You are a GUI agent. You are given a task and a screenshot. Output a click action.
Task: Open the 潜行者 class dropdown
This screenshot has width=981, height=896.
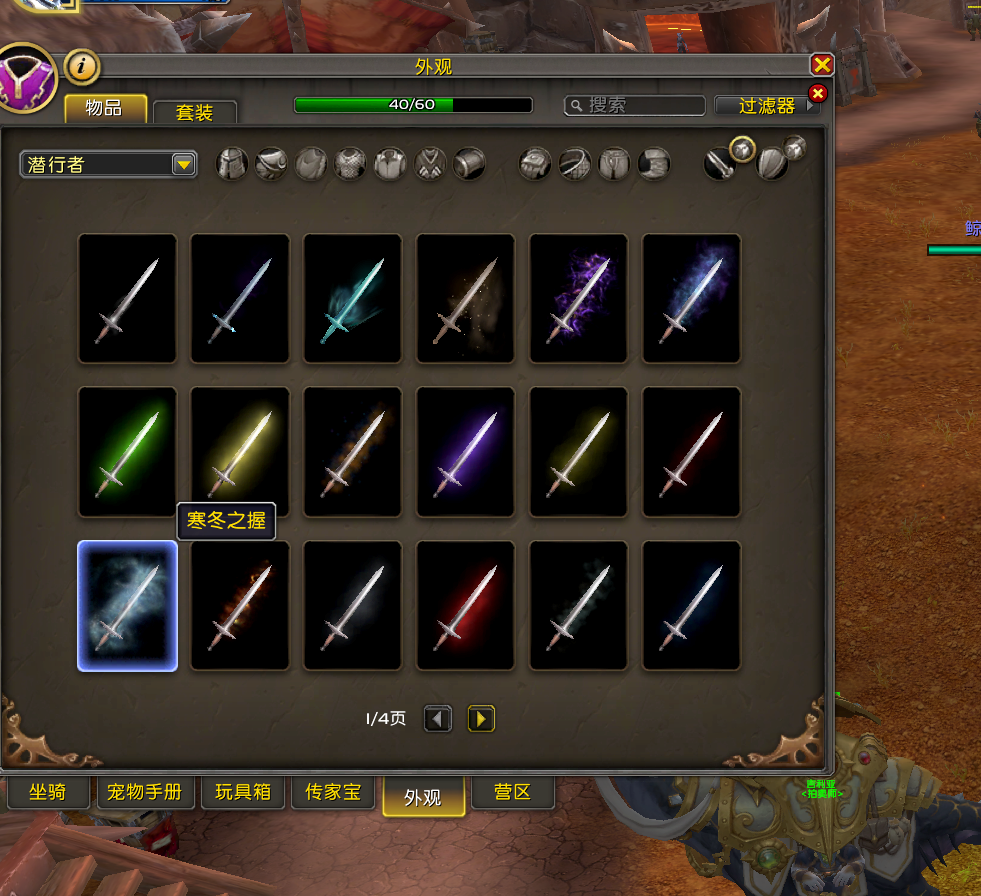coord(108,164)
